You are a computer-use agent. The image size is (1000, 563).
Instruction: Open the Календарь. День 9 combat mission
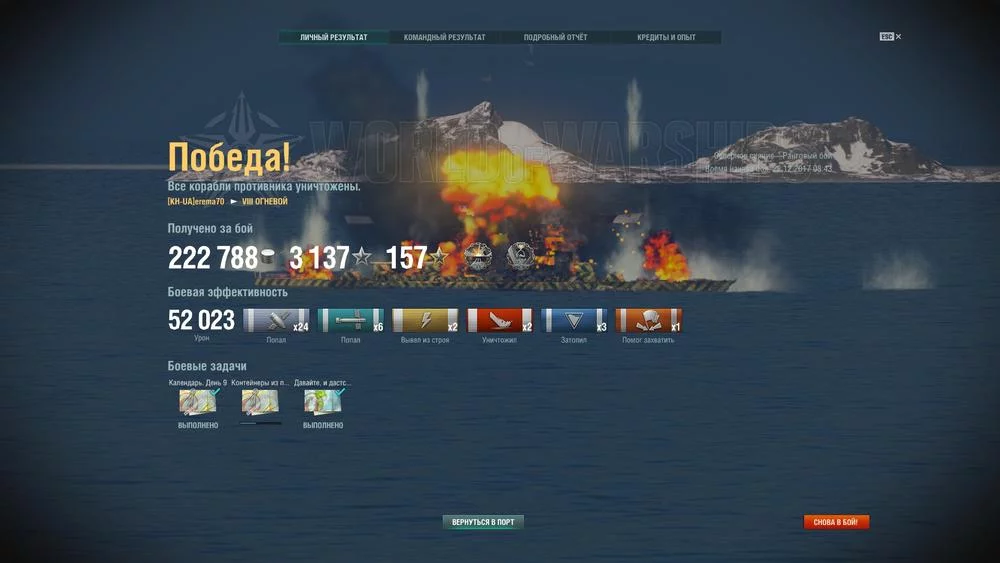click(x=197, y=401)
